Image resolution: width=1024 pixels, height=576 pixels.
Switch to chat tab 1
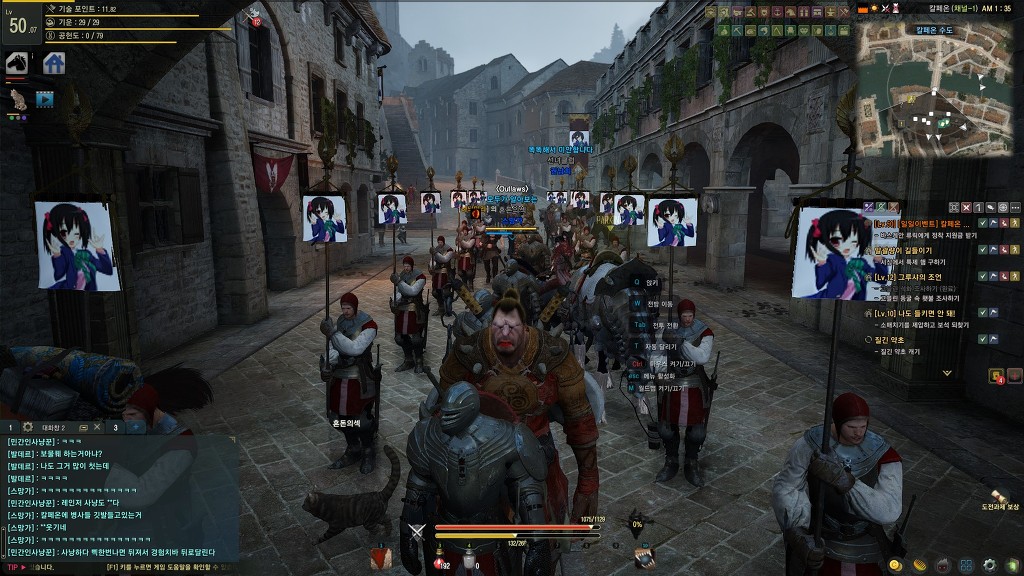[x=11, y=427]
